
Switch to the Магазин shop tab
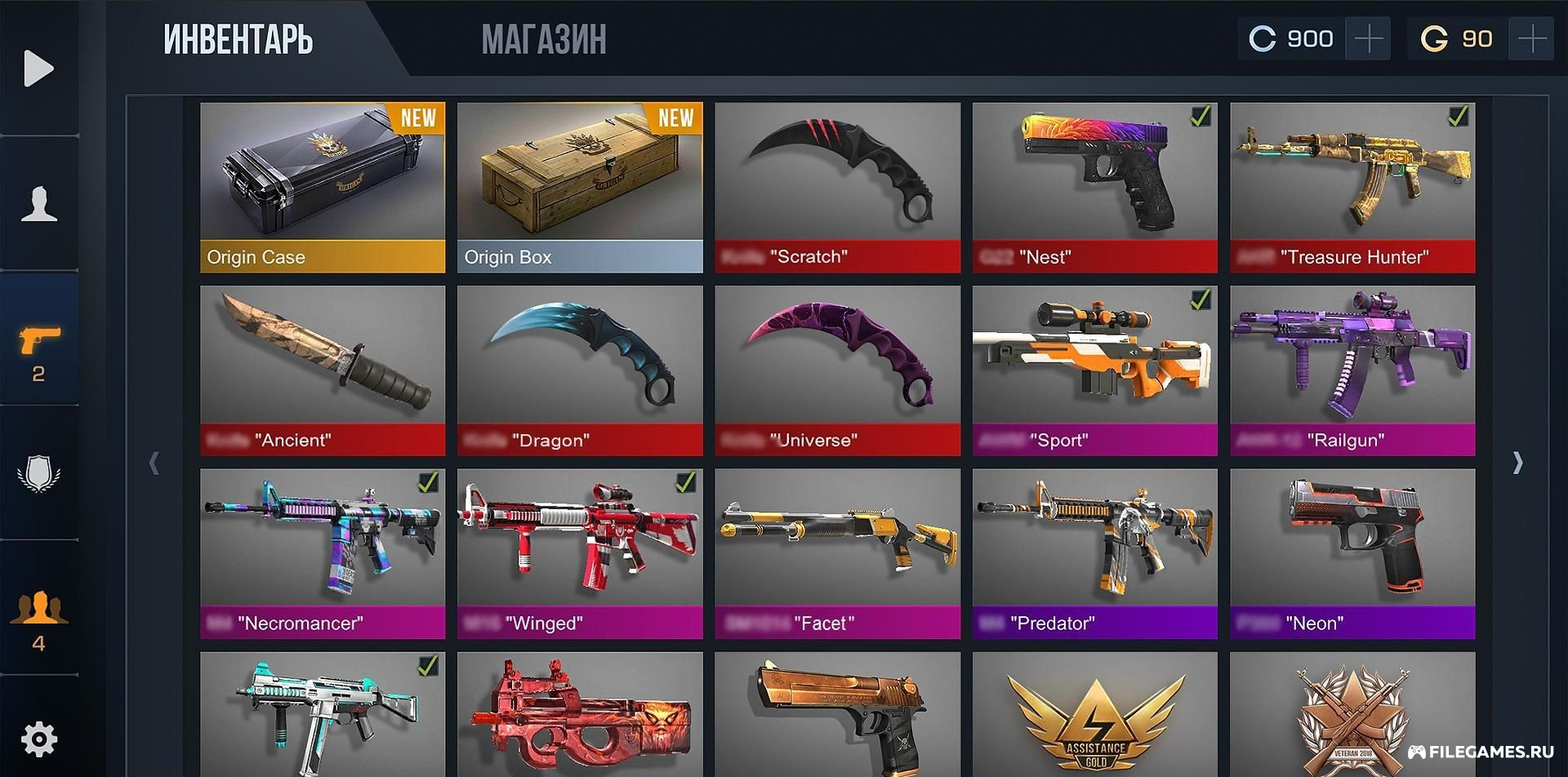tap(543, 39)
